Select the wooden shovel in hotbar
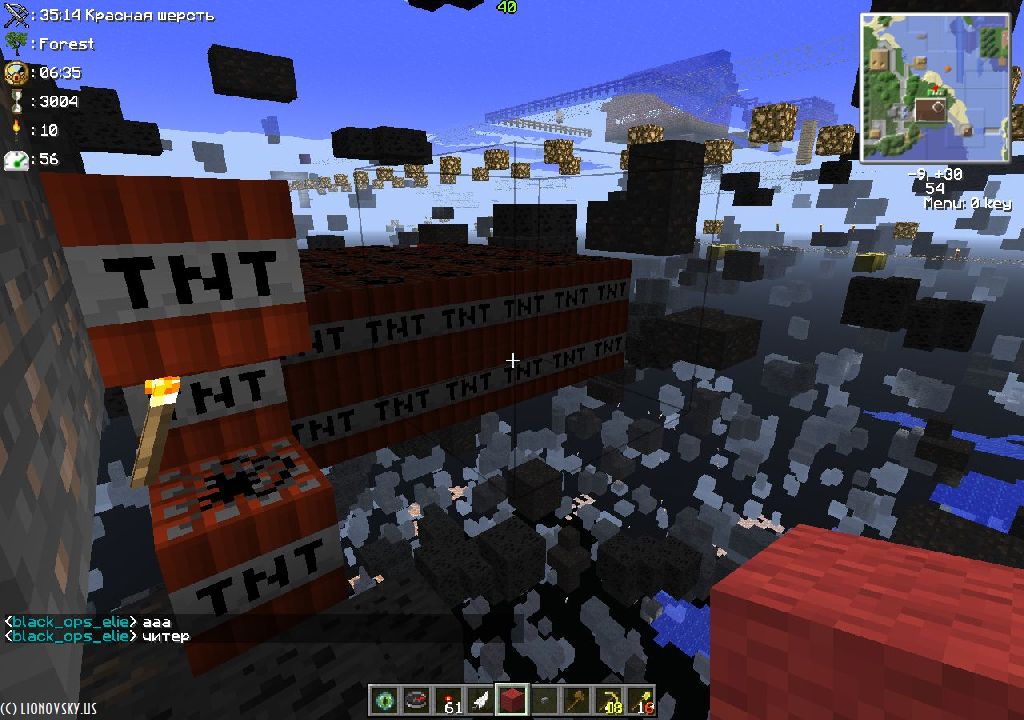The image size is (1024, 720). (576, 701)
